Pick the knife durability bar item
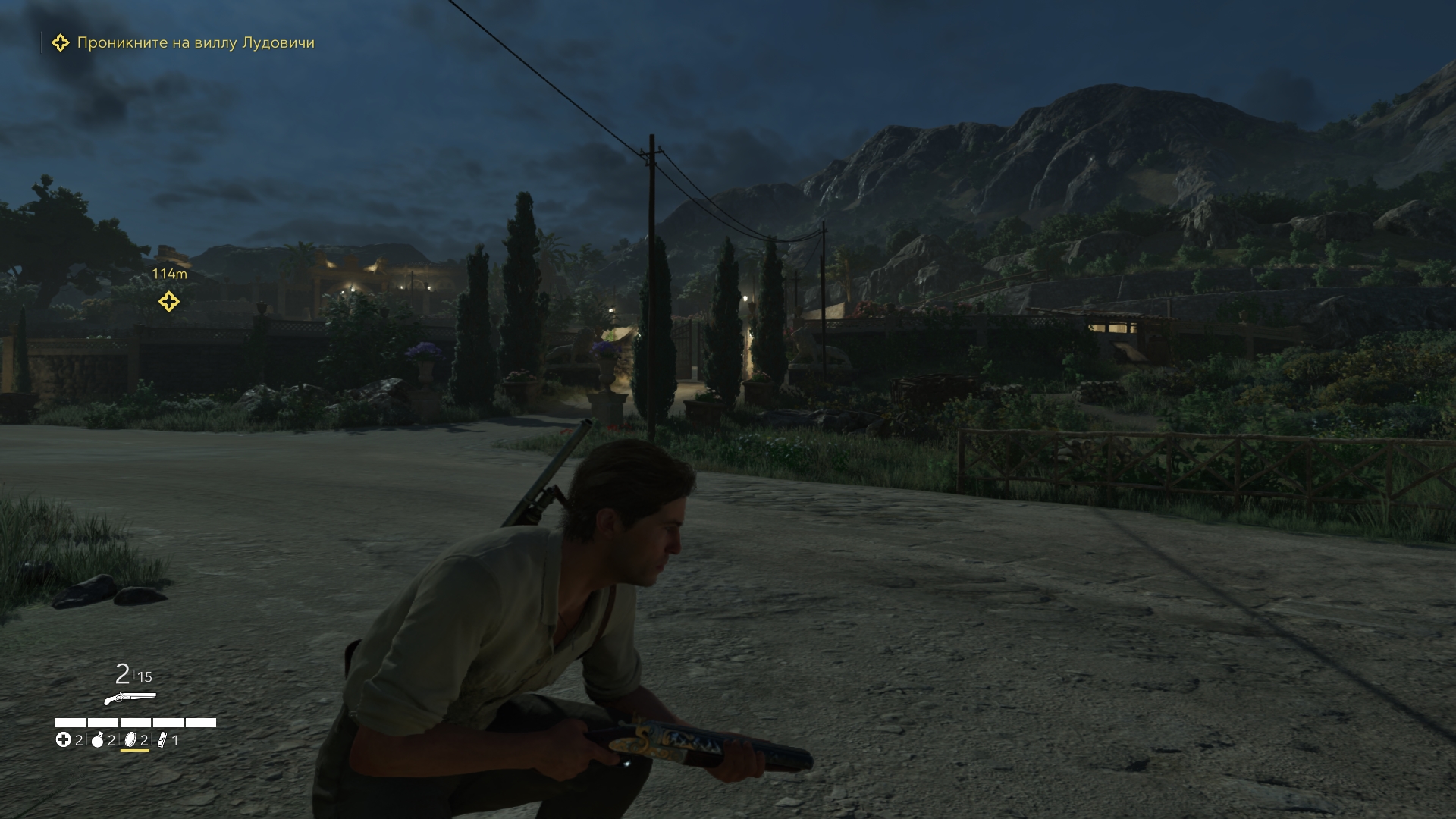 [162, 740]
